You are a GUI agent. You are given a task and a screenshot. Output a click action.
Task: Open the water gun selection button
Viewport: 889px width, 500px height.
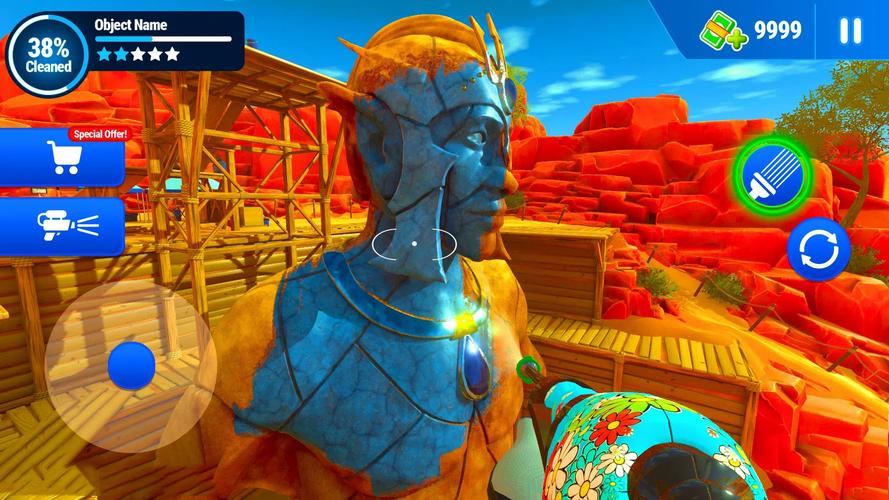pyautogui.click(x=63, y=224)
